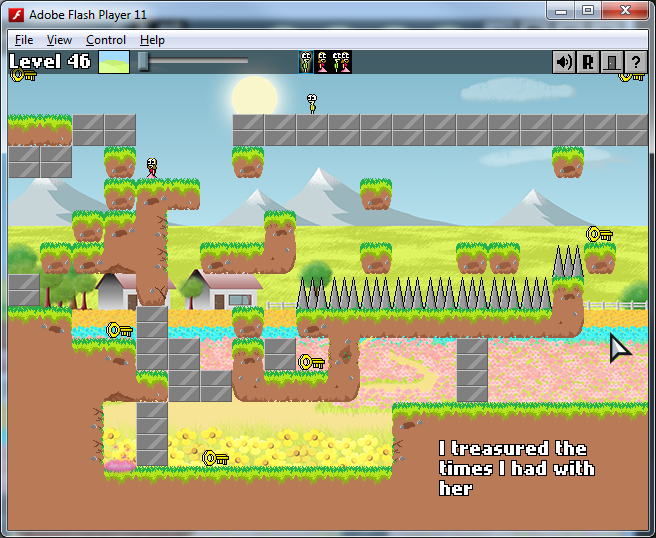
Task: Select the pink character icon
Action: click(323, 62)
